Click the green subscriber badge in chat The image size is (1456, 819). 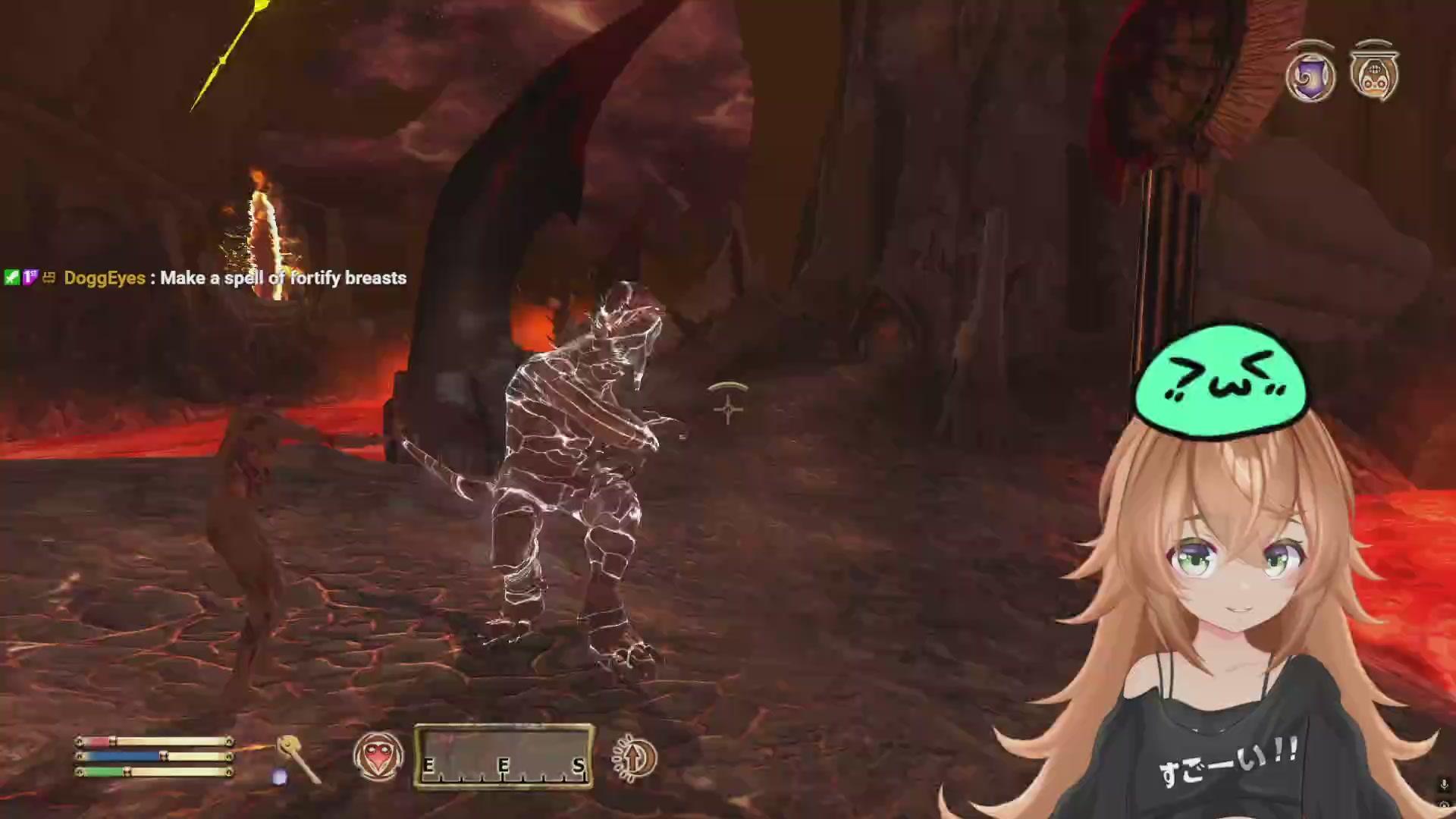pos(12,279)
